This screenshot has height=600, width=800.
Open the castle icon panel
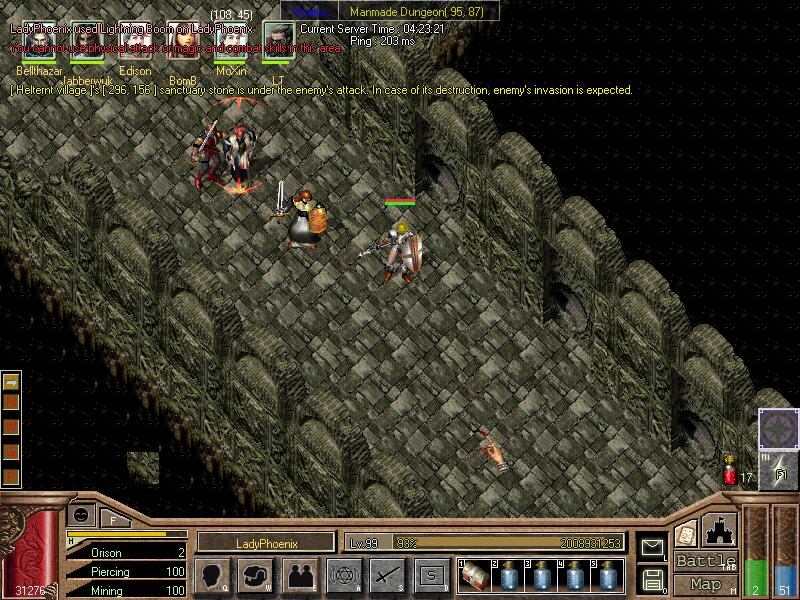tap(720, 530)
